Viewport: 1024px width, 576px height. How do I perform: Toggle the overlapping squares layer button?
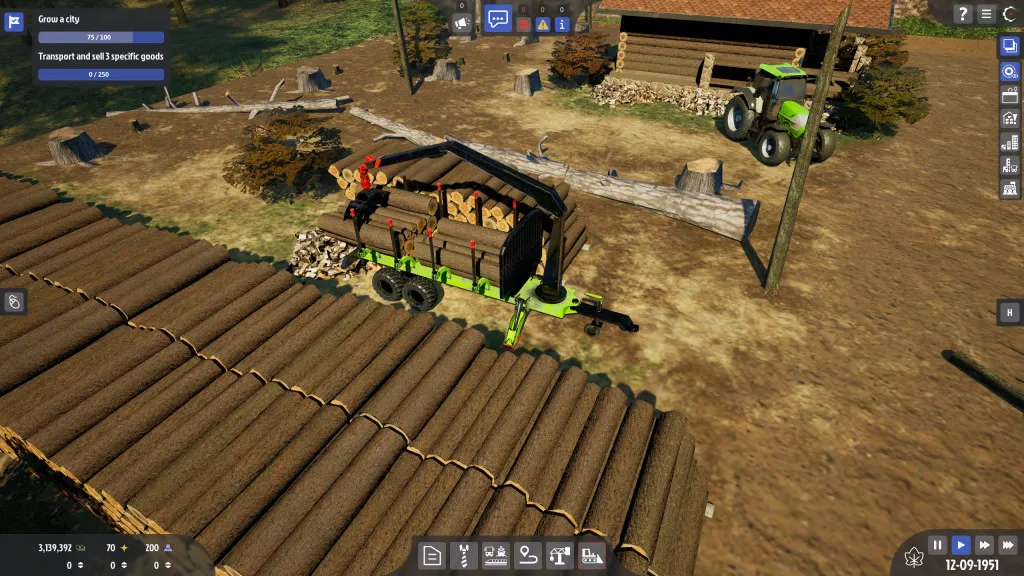[1009, 46]
